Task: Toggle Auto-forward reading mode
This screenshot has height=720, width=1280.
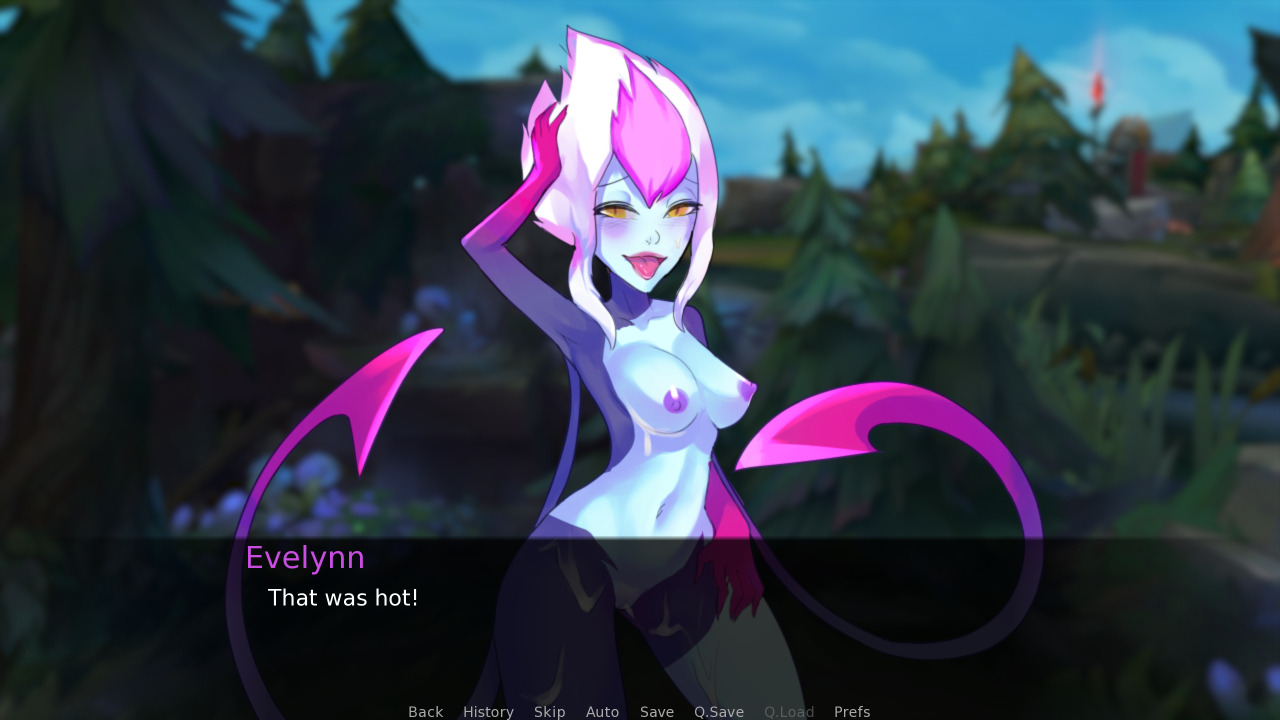Action: point(602,711)
